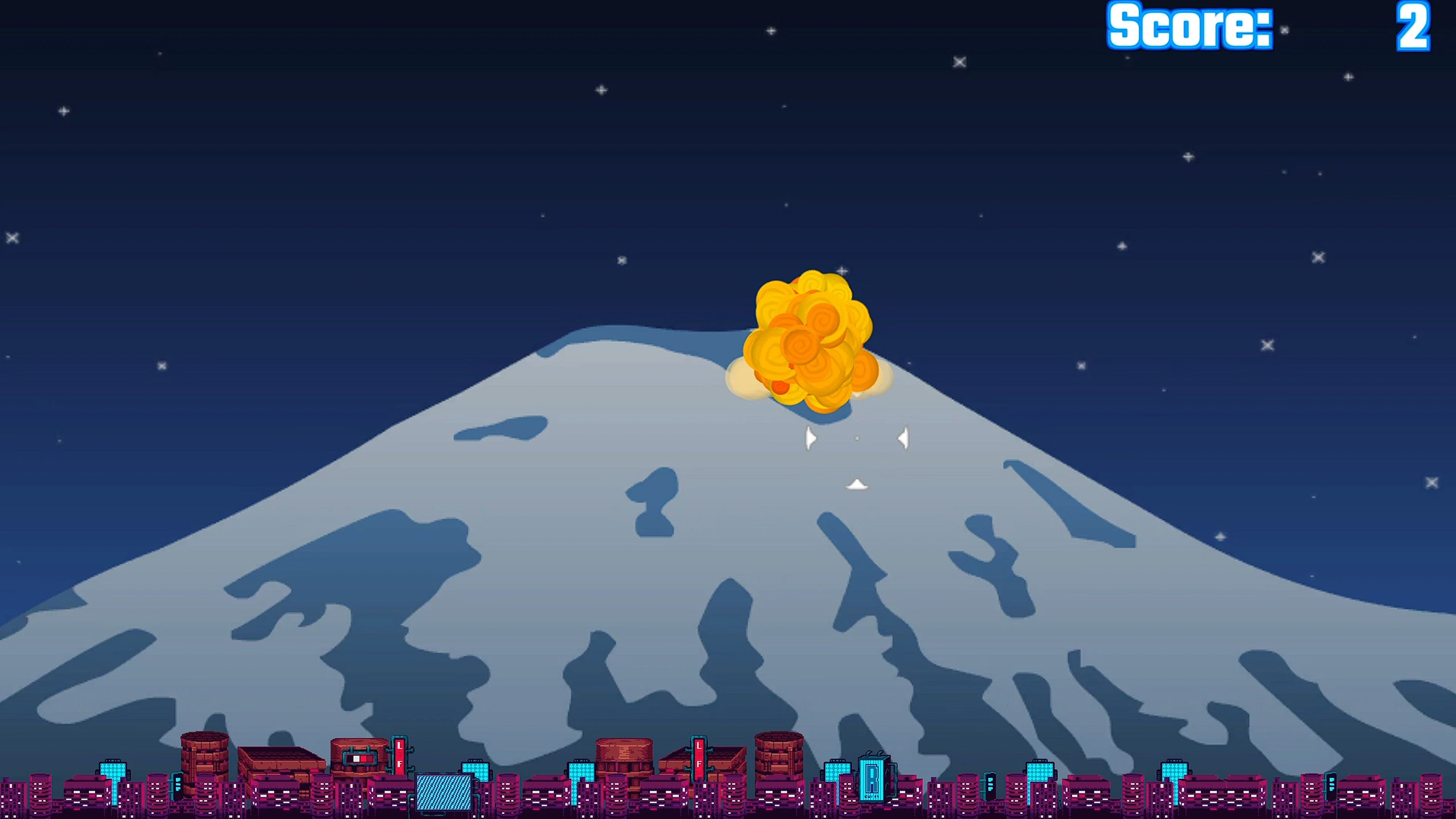Click the rightmost LF sign on the skyline
Viewport: 1456px width, 819px height.
click(x=699, y=758)
